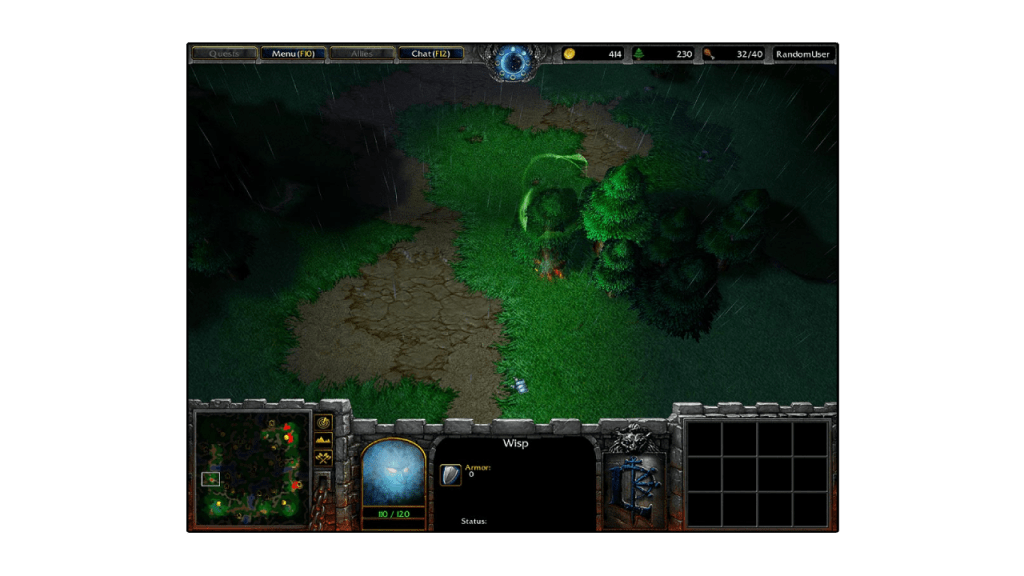Click the greyed-out Allies button

[x=361, y=53]
